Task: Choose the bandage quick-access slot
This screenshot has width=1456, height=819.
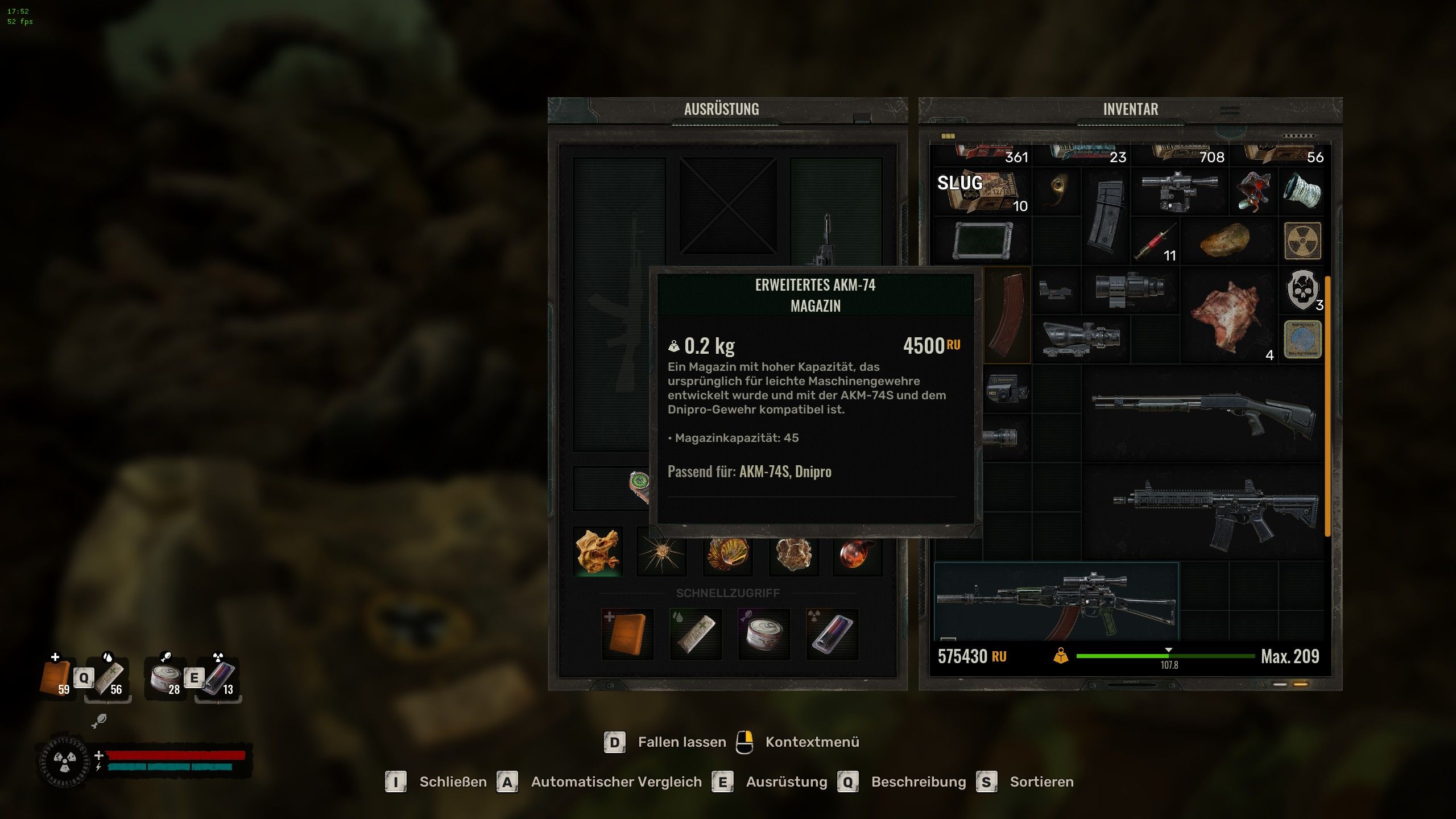Action: pos(696,634)
